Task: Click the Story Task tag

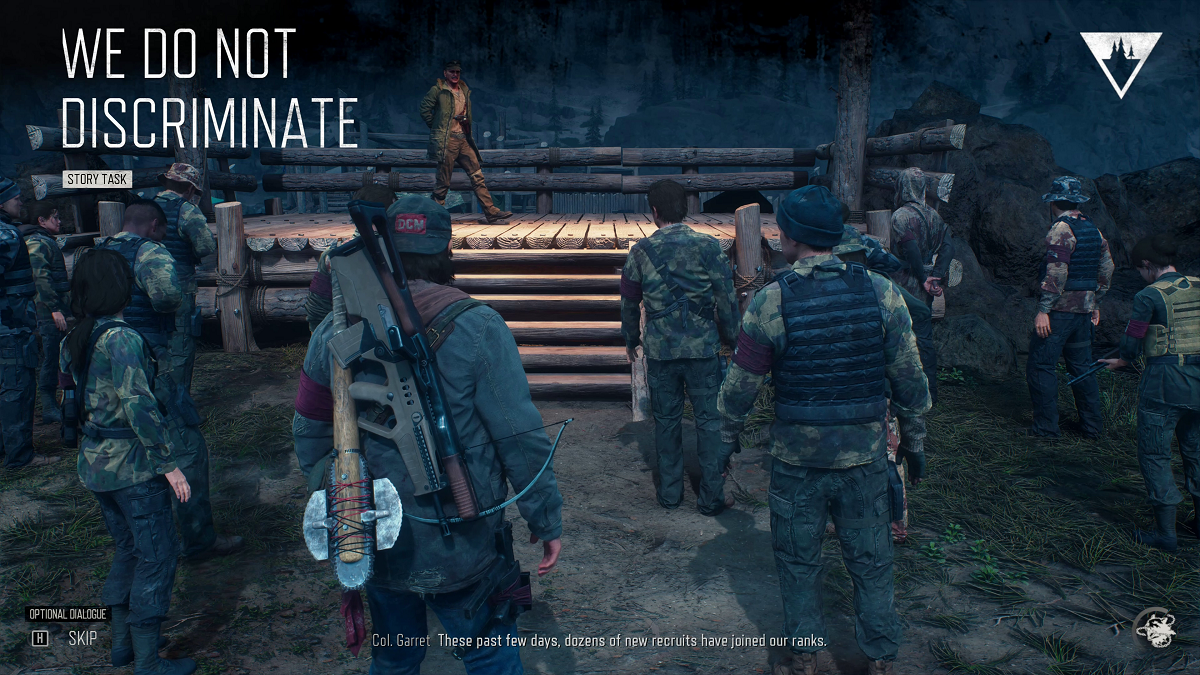Action: click(98, 179)
